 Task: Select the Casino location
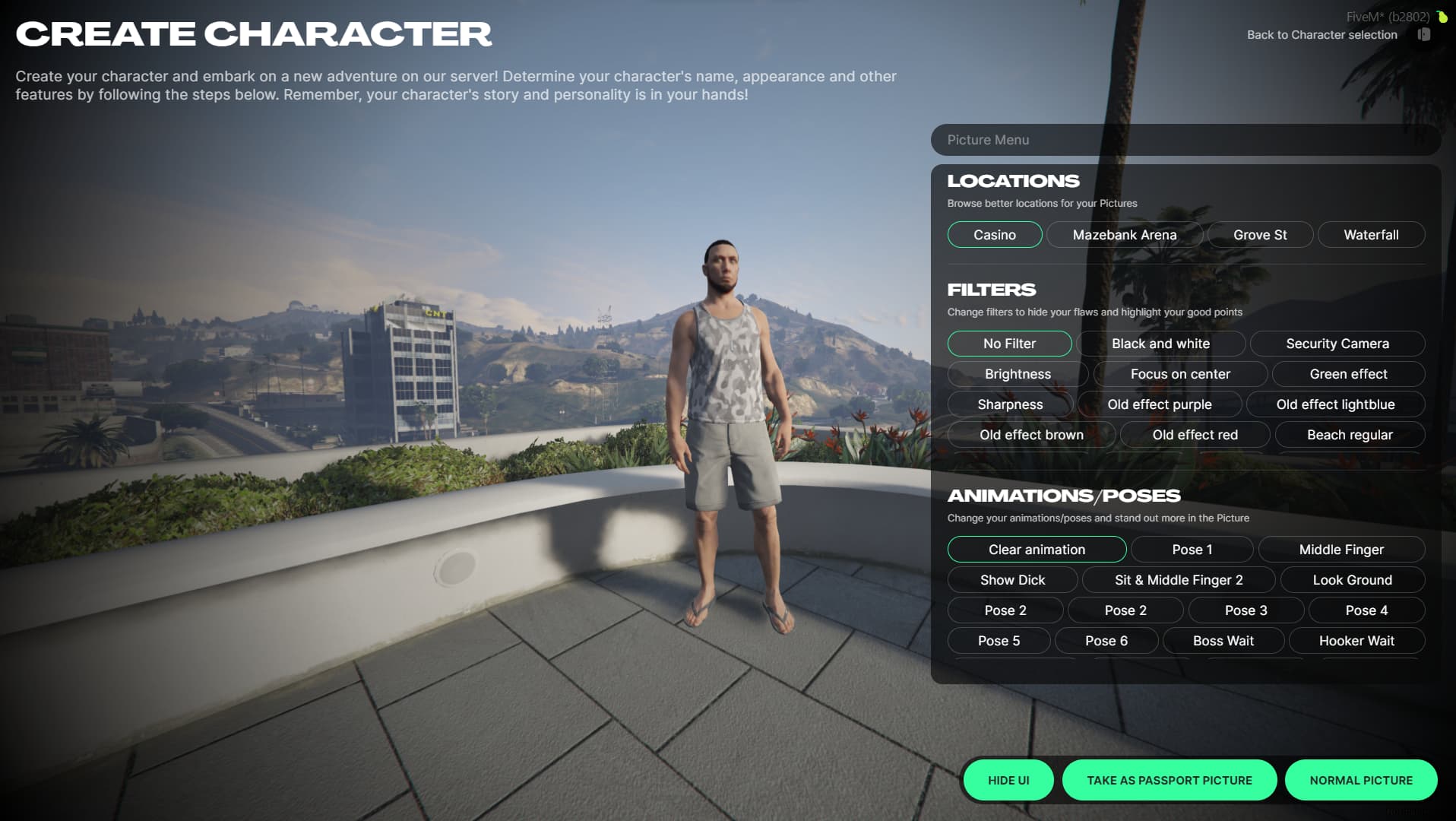coord(994,235)
